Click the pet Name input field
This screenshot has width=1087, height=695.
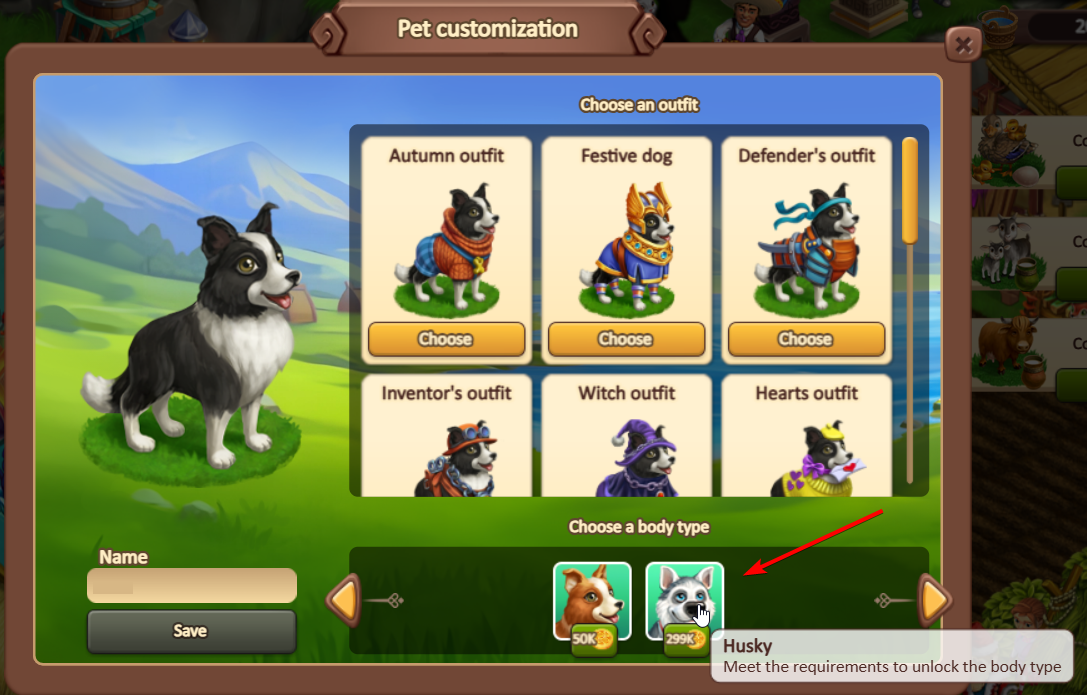[192, 586]
